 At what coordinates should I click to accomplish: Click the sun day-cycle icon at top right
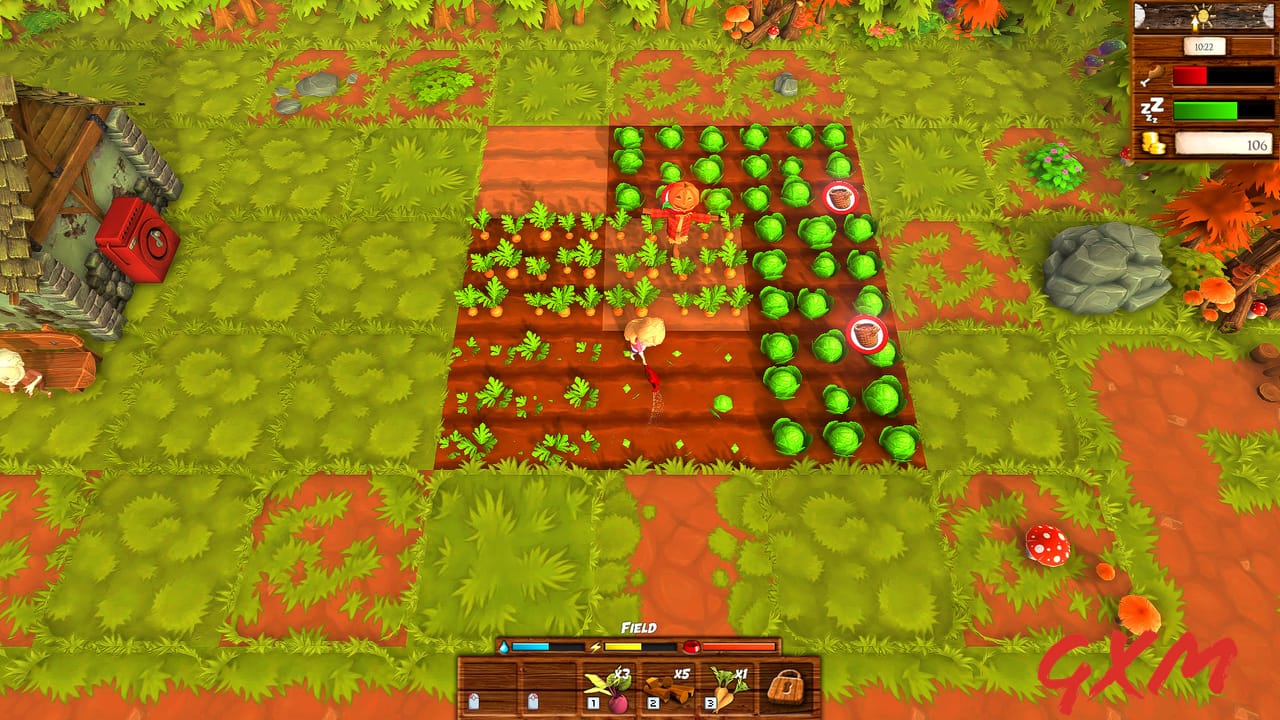[x=1203, y=15]
